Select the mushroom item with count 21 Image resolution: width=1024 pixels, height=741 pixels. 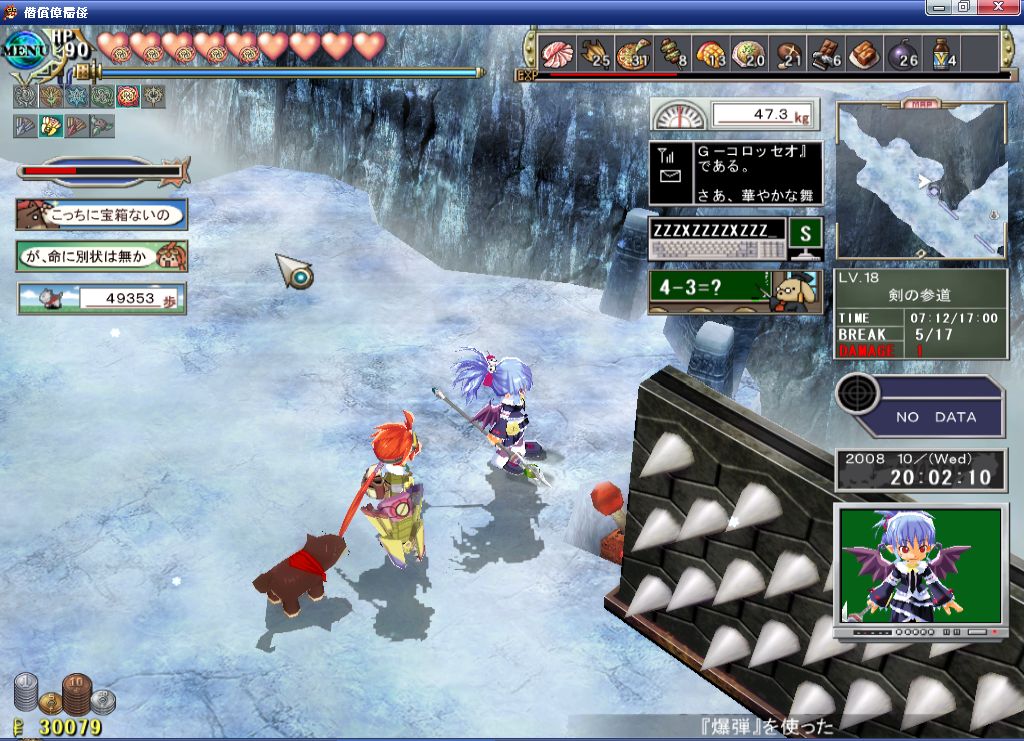point(787,52)
